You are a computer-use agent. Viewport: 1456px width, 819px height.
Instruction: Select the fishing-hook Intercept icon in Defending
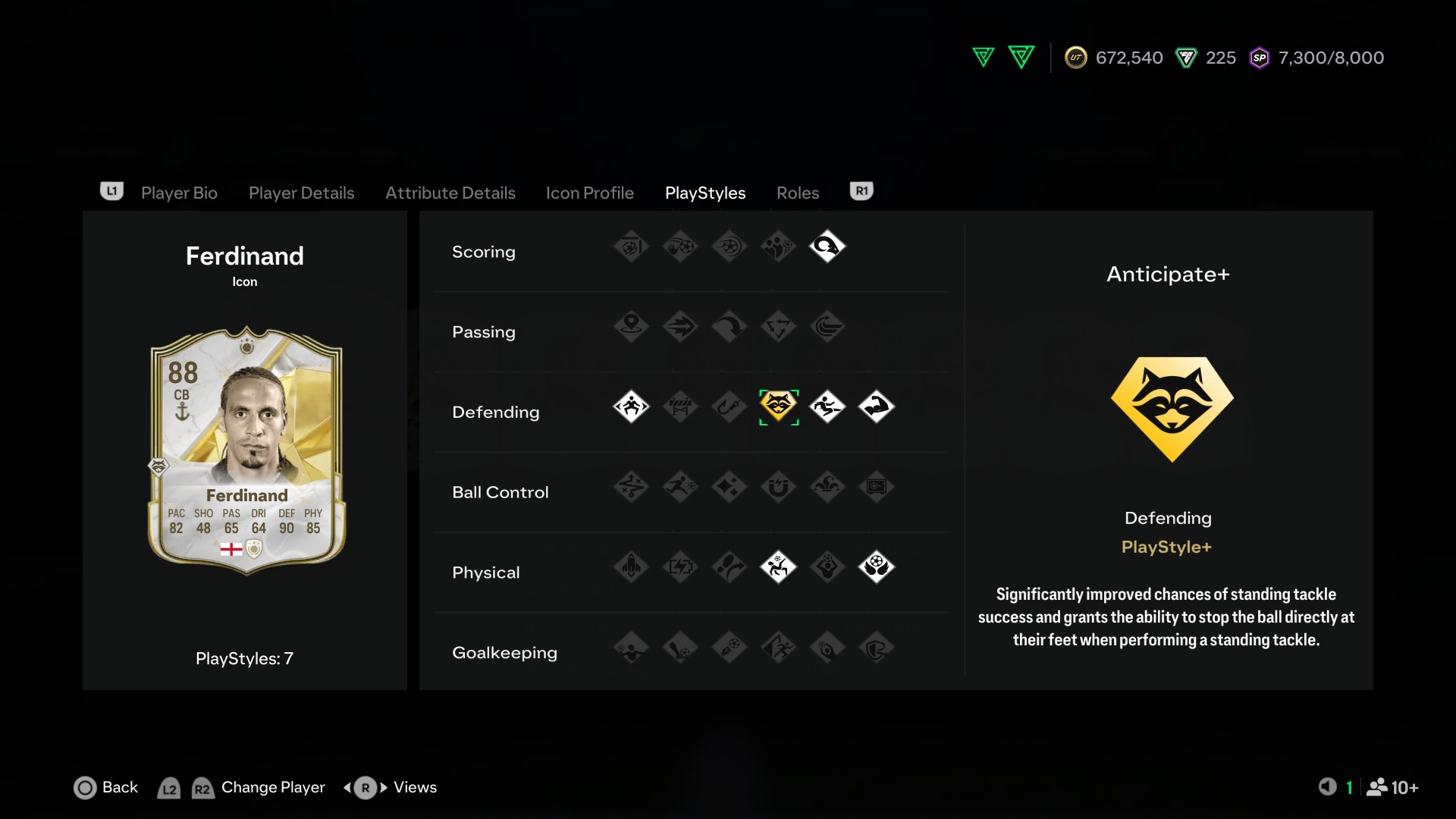730,407
